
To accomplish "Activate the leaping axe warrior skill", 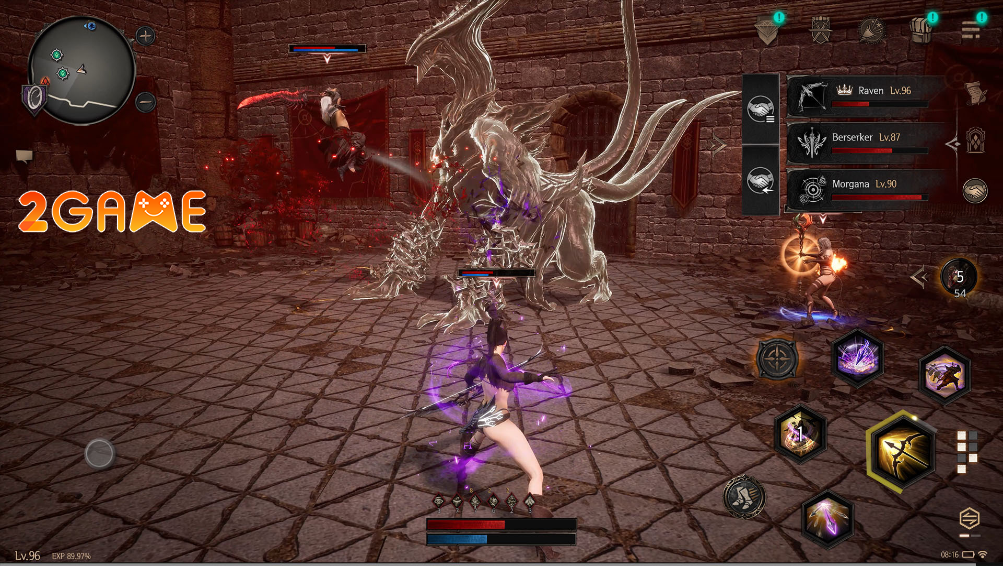I will 944,375.
